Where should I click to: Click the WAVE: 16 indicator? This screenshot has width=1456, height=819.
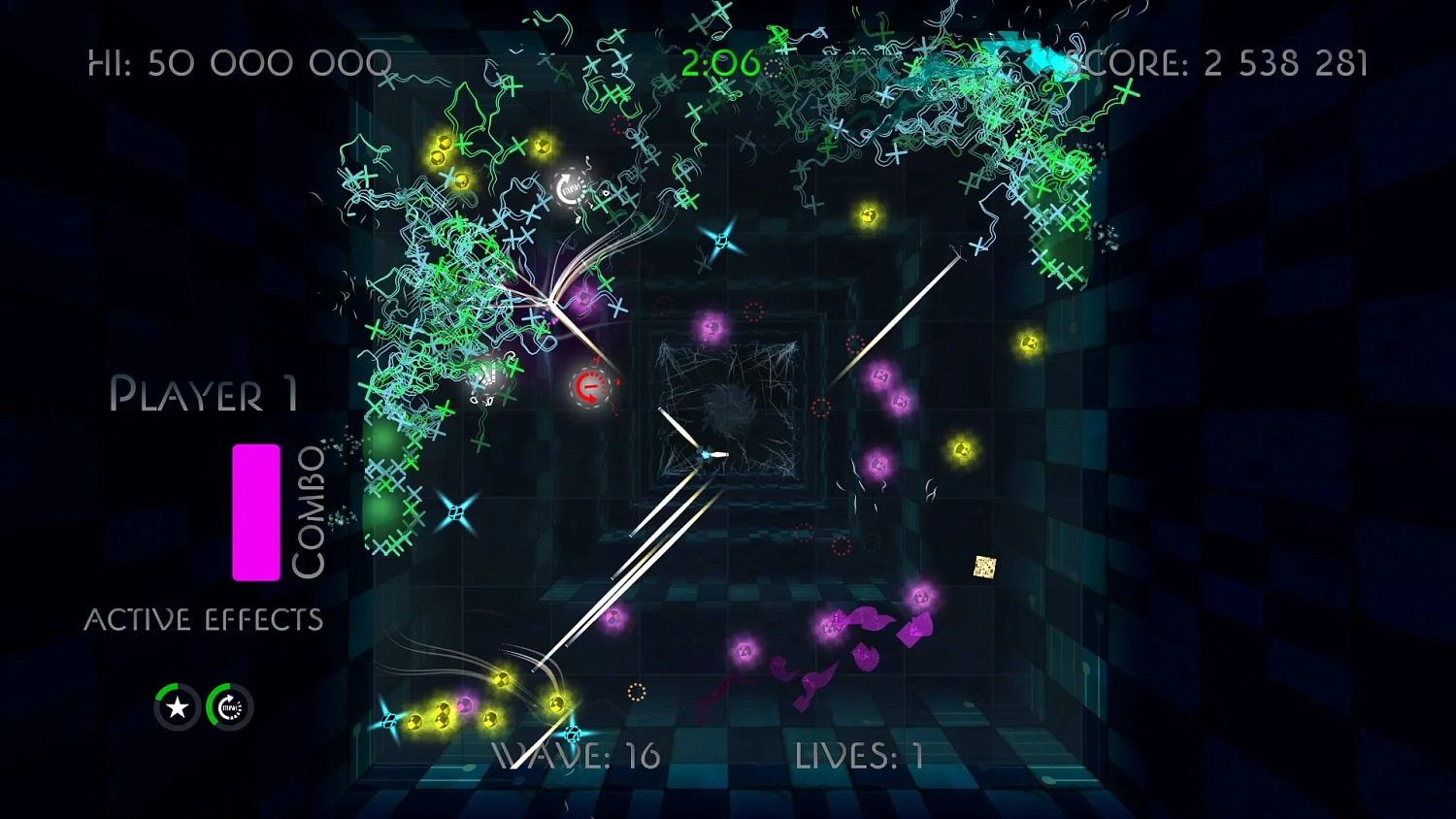[x=575, y=756]
